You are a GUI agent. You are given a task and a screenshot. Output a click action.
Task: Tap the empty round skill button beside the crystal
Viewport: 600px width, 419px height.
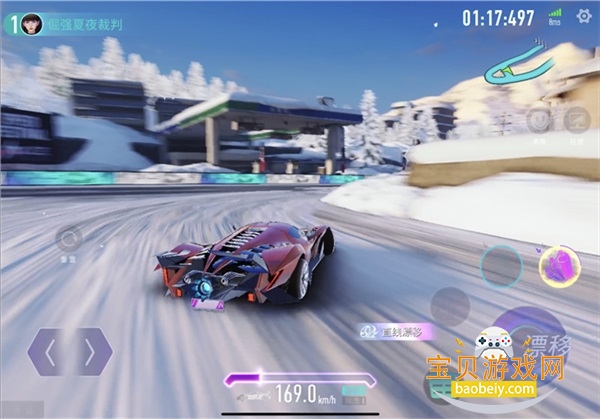[500, 266]
